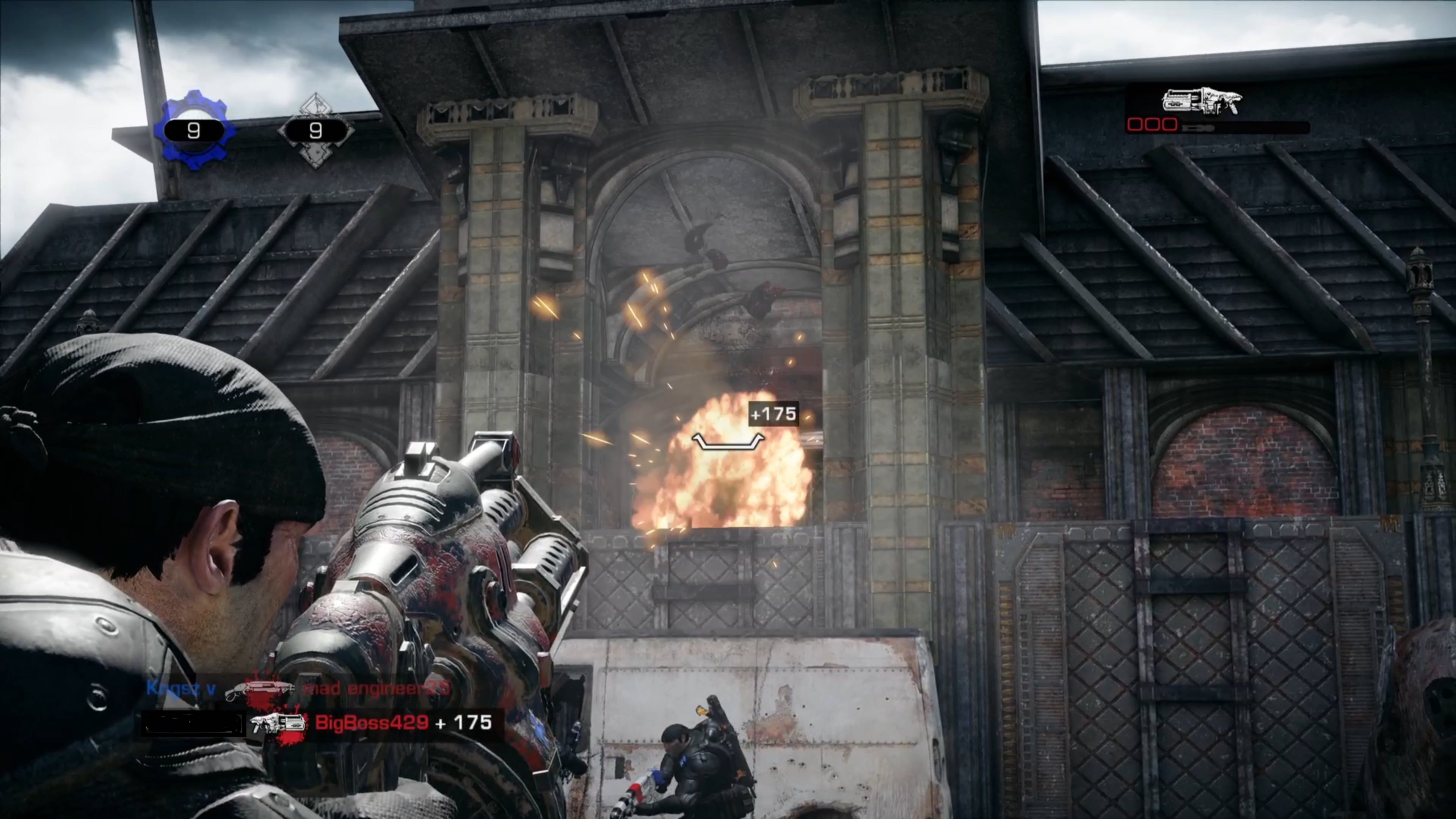
Task: Click the crouching COG soldier near the van
Action: click(698, 758)
